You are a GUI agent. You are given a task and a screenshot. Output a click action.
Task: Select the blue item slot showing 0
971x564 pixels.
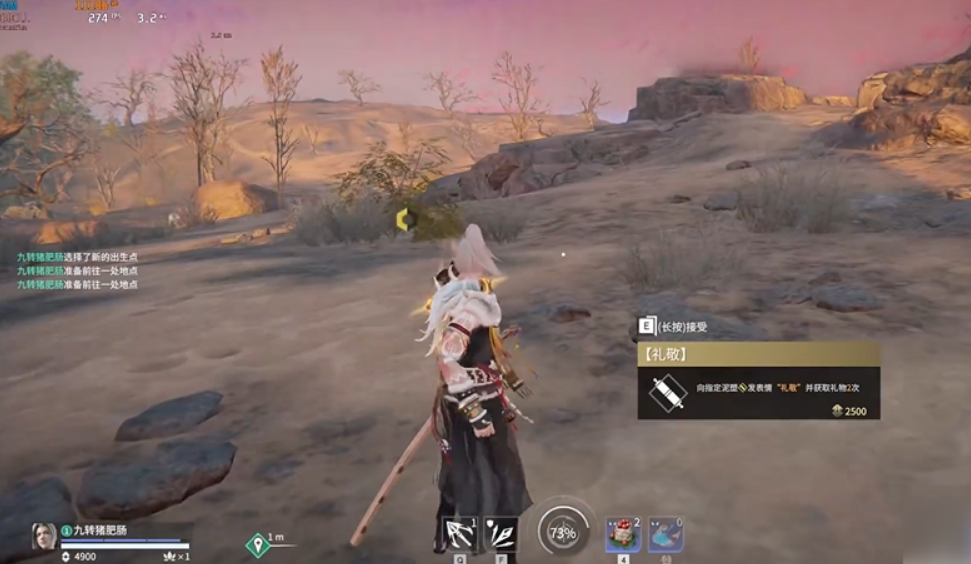665,535
